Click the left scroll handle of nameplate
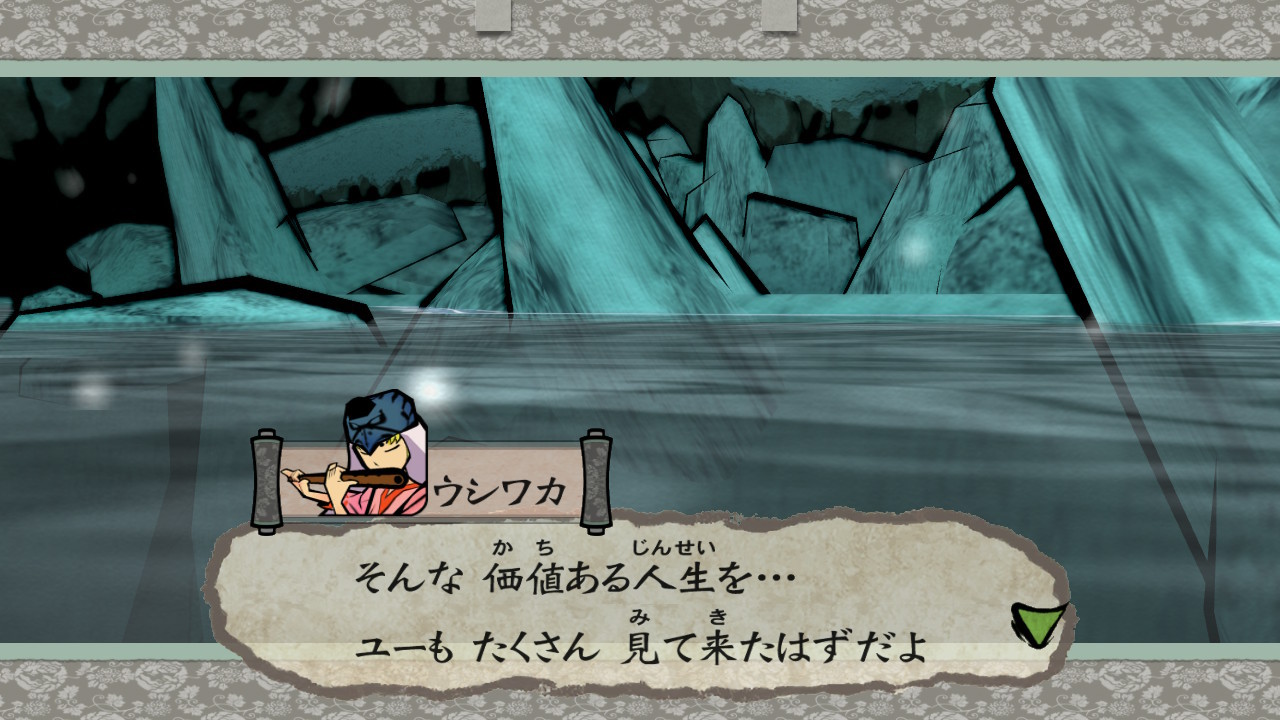1280x720 pixels. click(x=266, y=480)
